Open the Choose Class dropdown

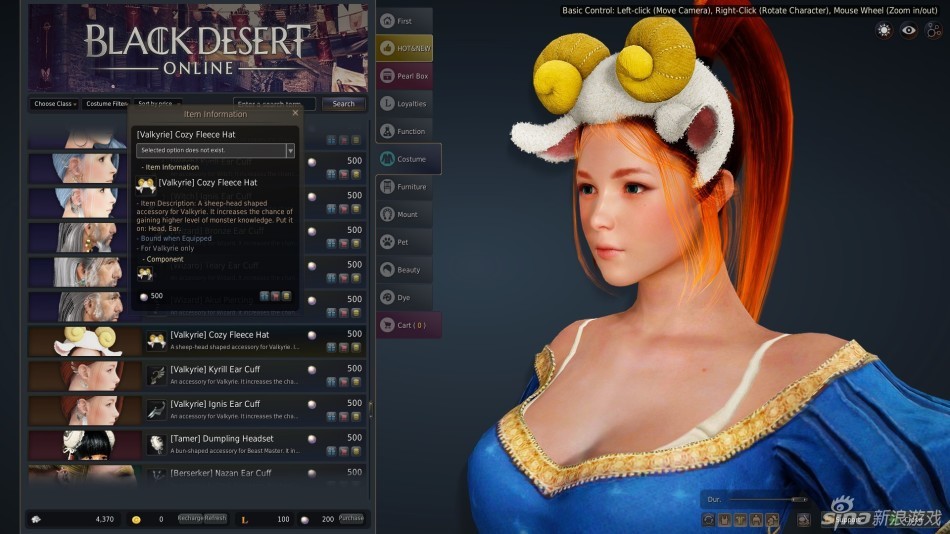tap(55, 104)
